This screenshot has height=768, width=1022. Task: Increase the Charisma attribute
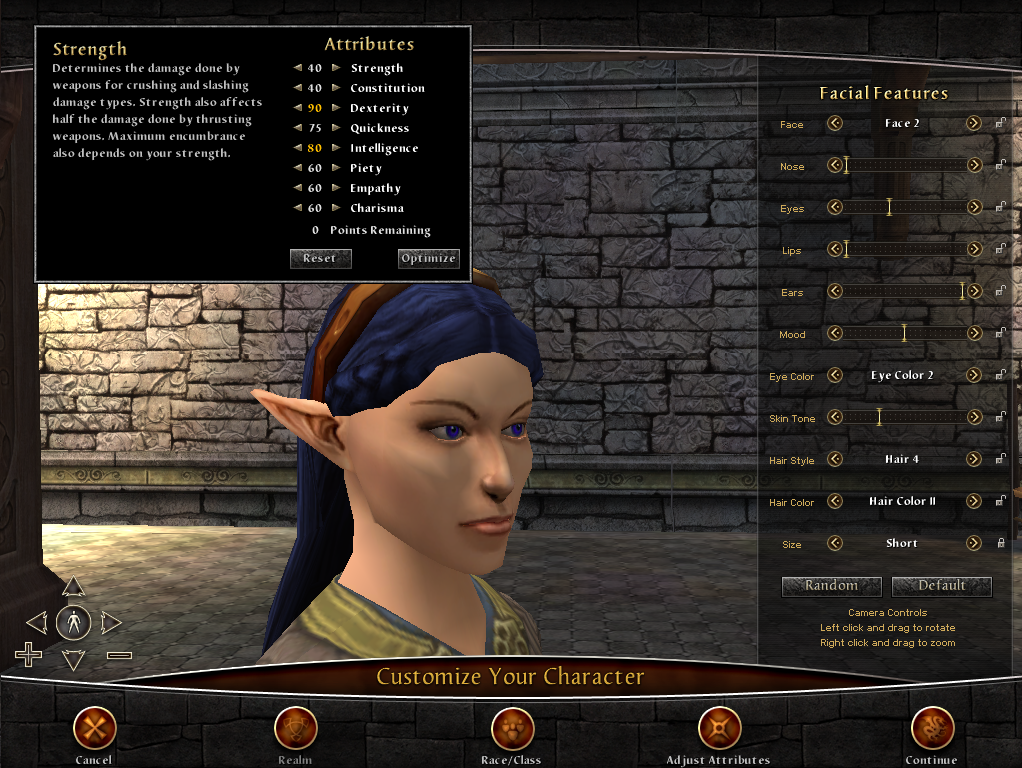[x=337, y=208]
